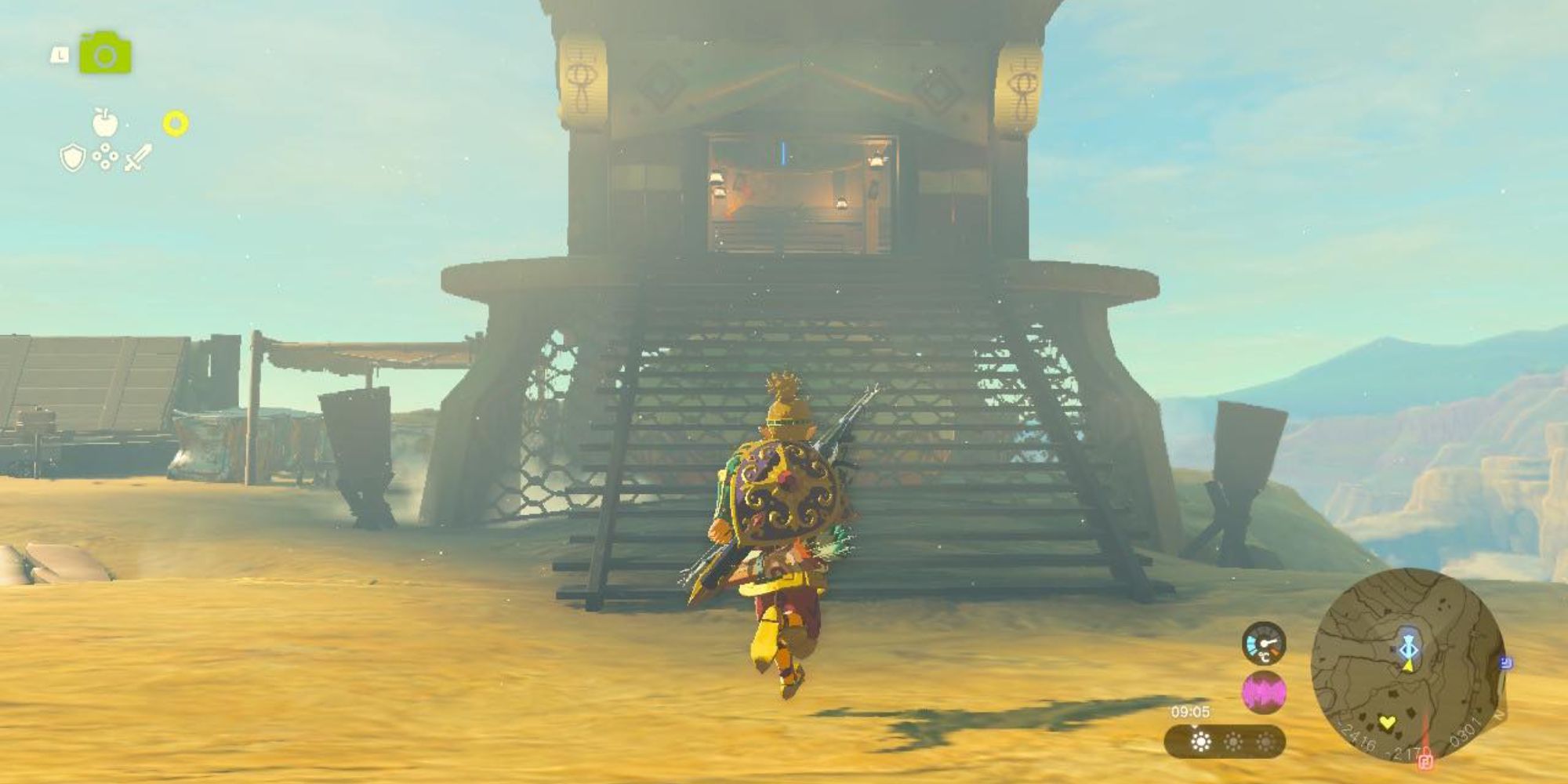Viewport: 1568px width, 784px height.
Task: Click the apple food status icon
Action: (x=104, y=122)
